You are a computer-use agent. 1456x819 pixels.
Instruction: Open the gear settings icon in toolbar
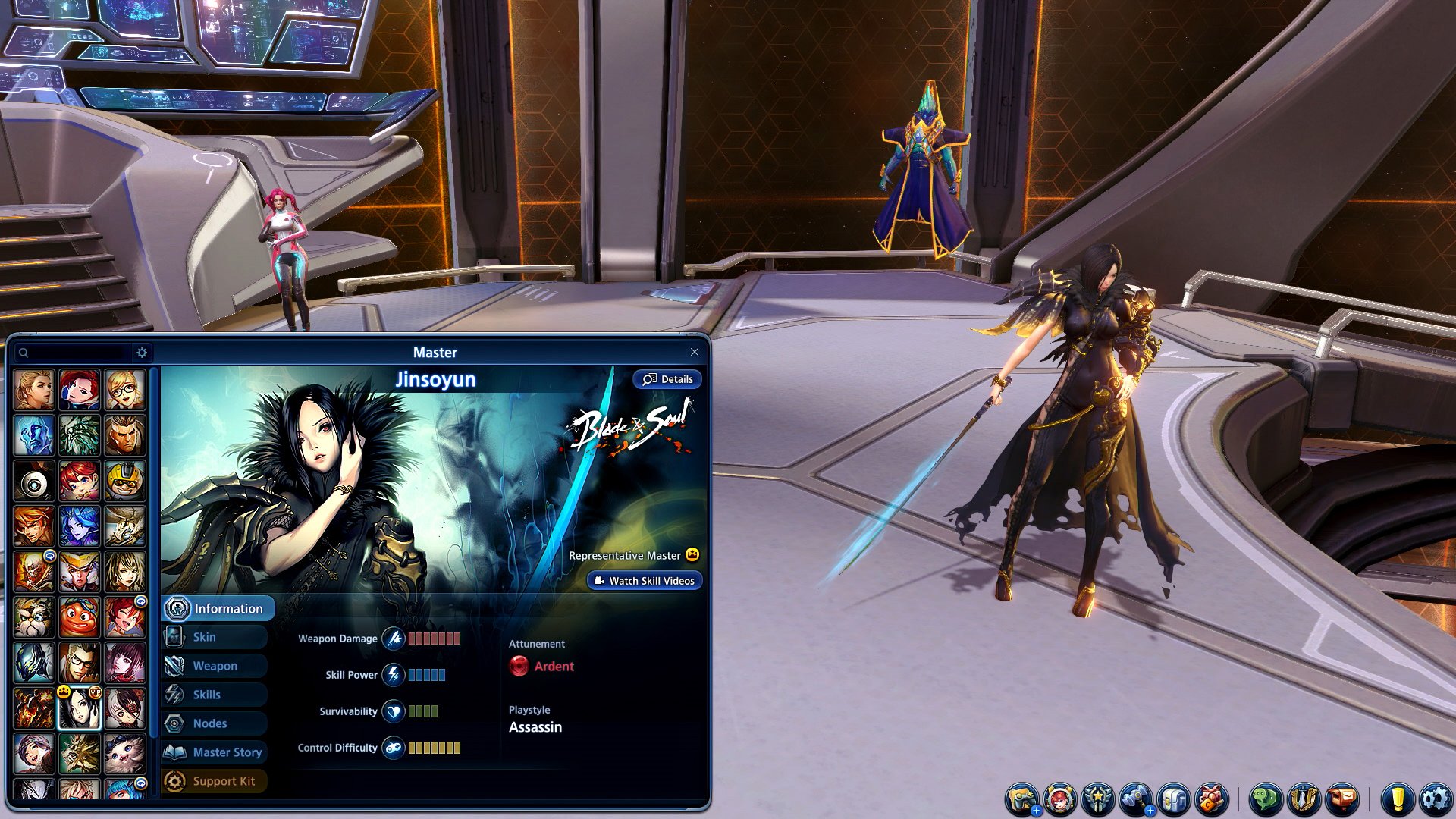pyautogui.click(x=1436, y=799)
